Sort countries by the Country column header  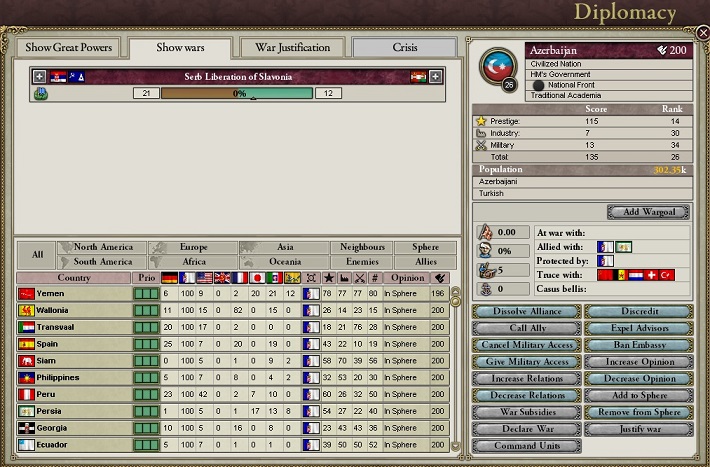(x=74, y=277)
